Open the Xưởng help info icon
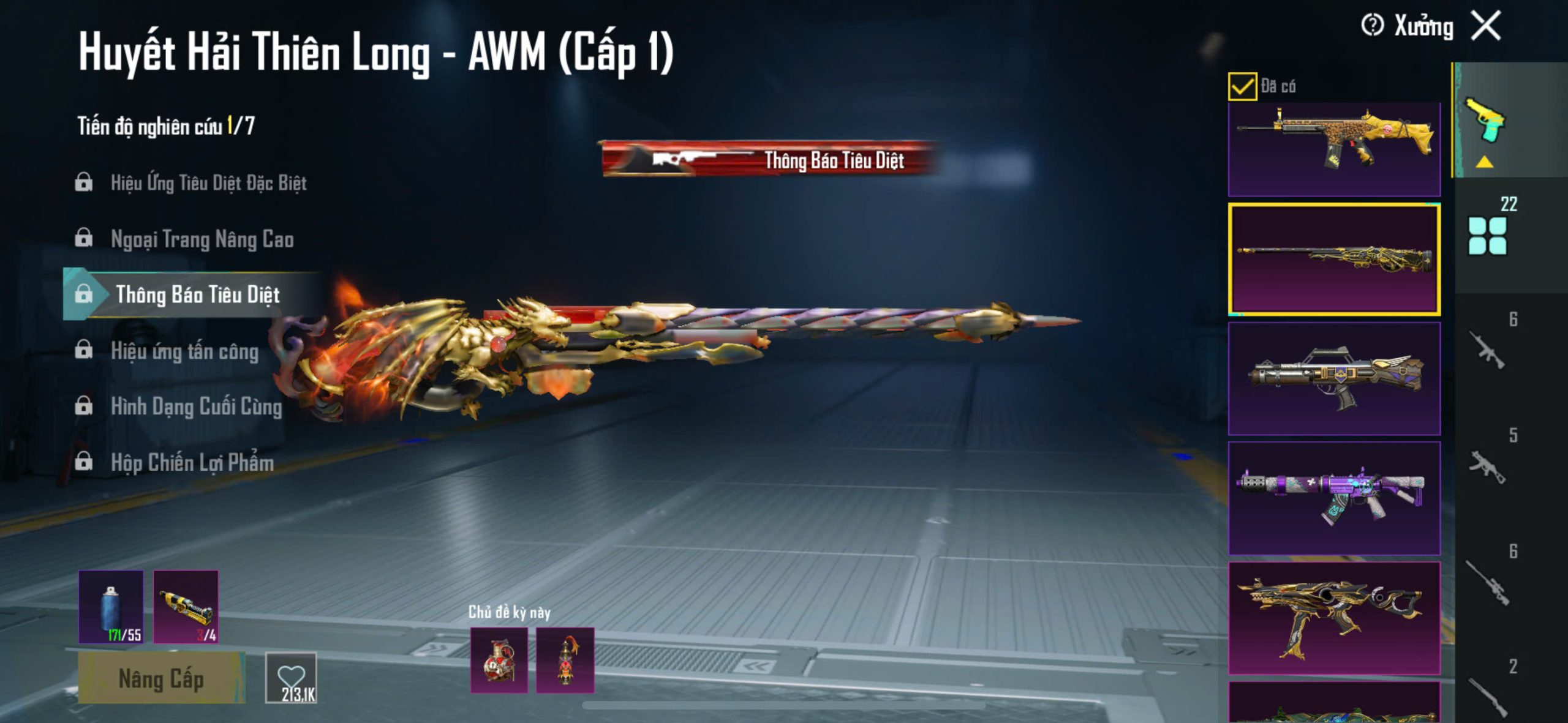Screen dimensions: 1568x723 coord(1372,26)
